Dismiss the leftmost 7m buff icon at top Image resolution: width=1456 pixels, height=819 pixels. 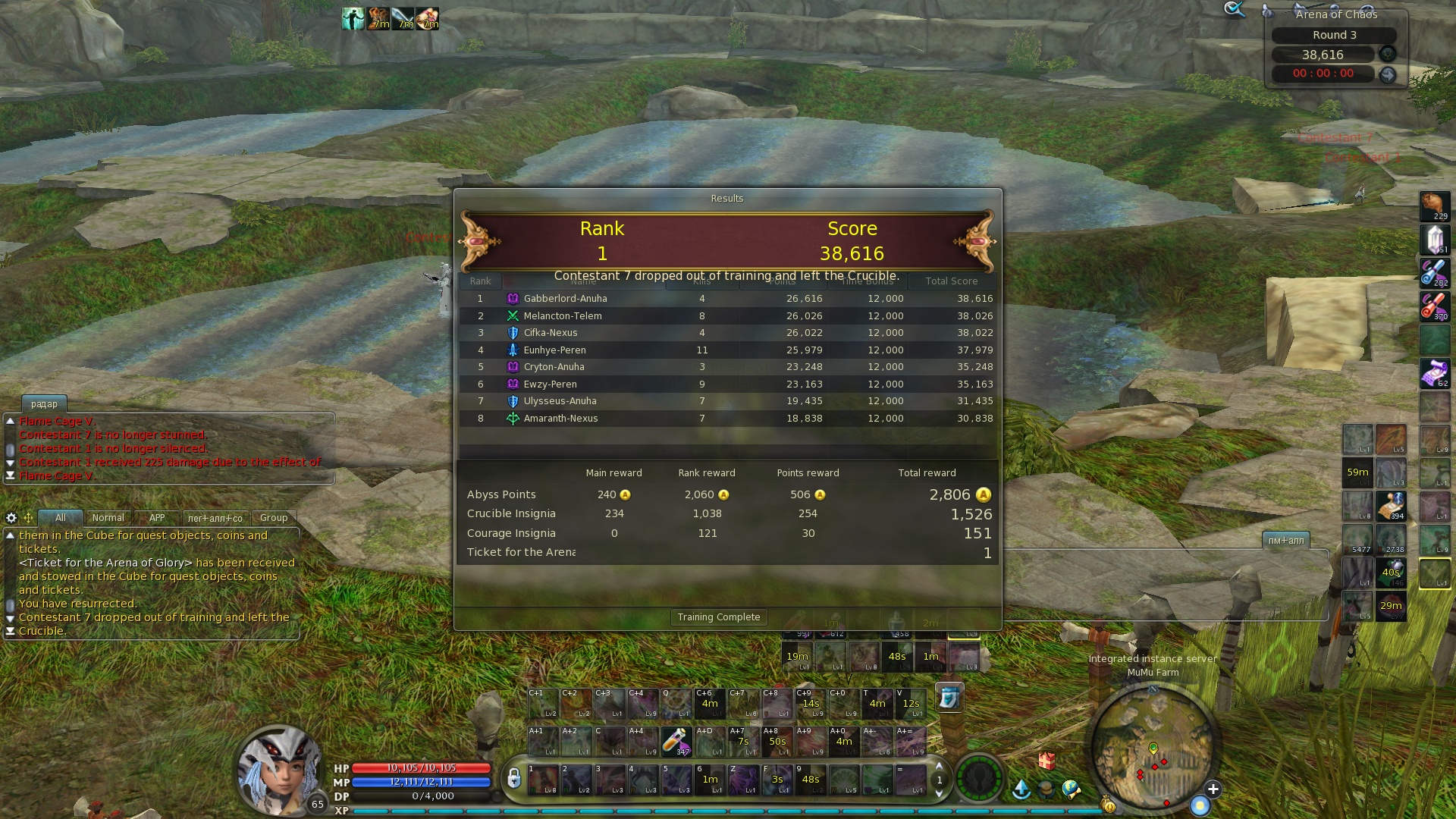click(x=378, y=17)
